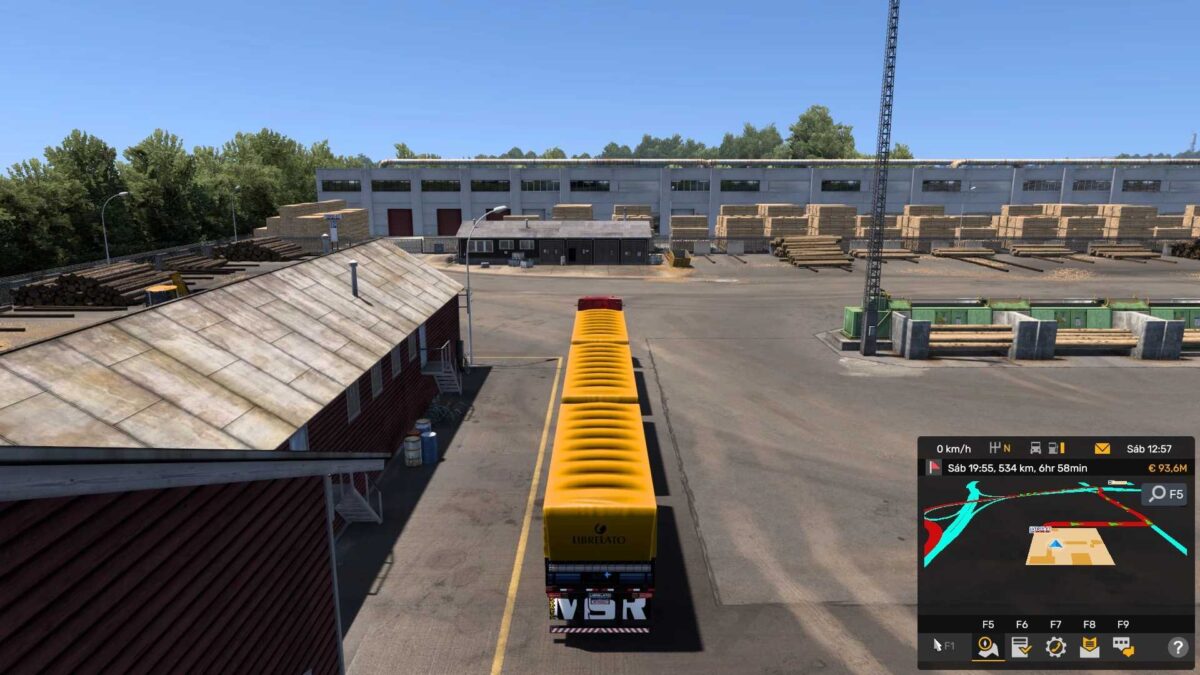Image resolution: width=1200 pixels, height=675 pixels.
Task: Open the truck diagnostics gear tab
Action: 1055,647
